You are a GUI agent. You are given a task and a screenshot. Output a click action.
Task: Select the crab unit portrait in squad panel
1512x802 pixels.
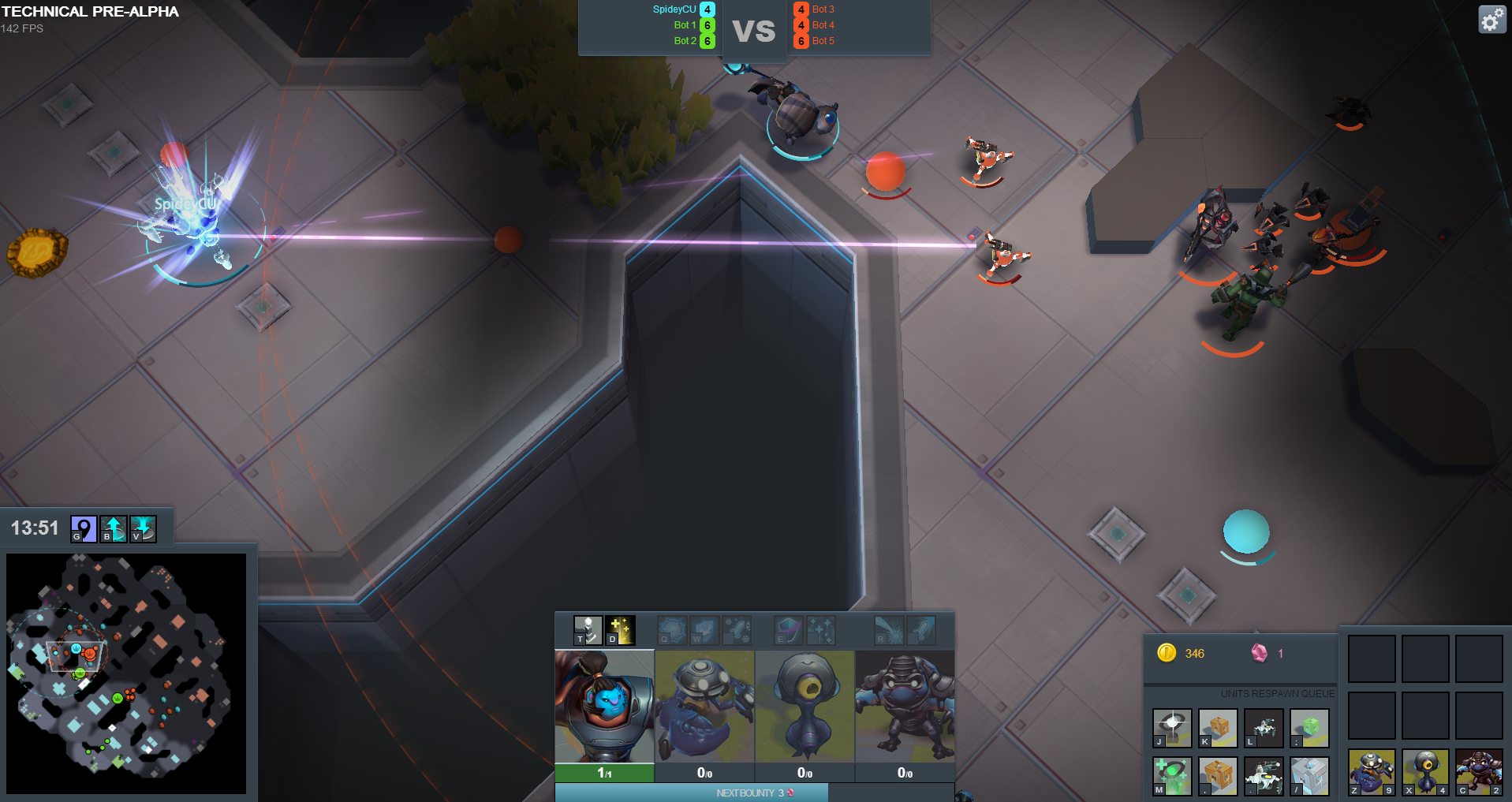(704, 706)
